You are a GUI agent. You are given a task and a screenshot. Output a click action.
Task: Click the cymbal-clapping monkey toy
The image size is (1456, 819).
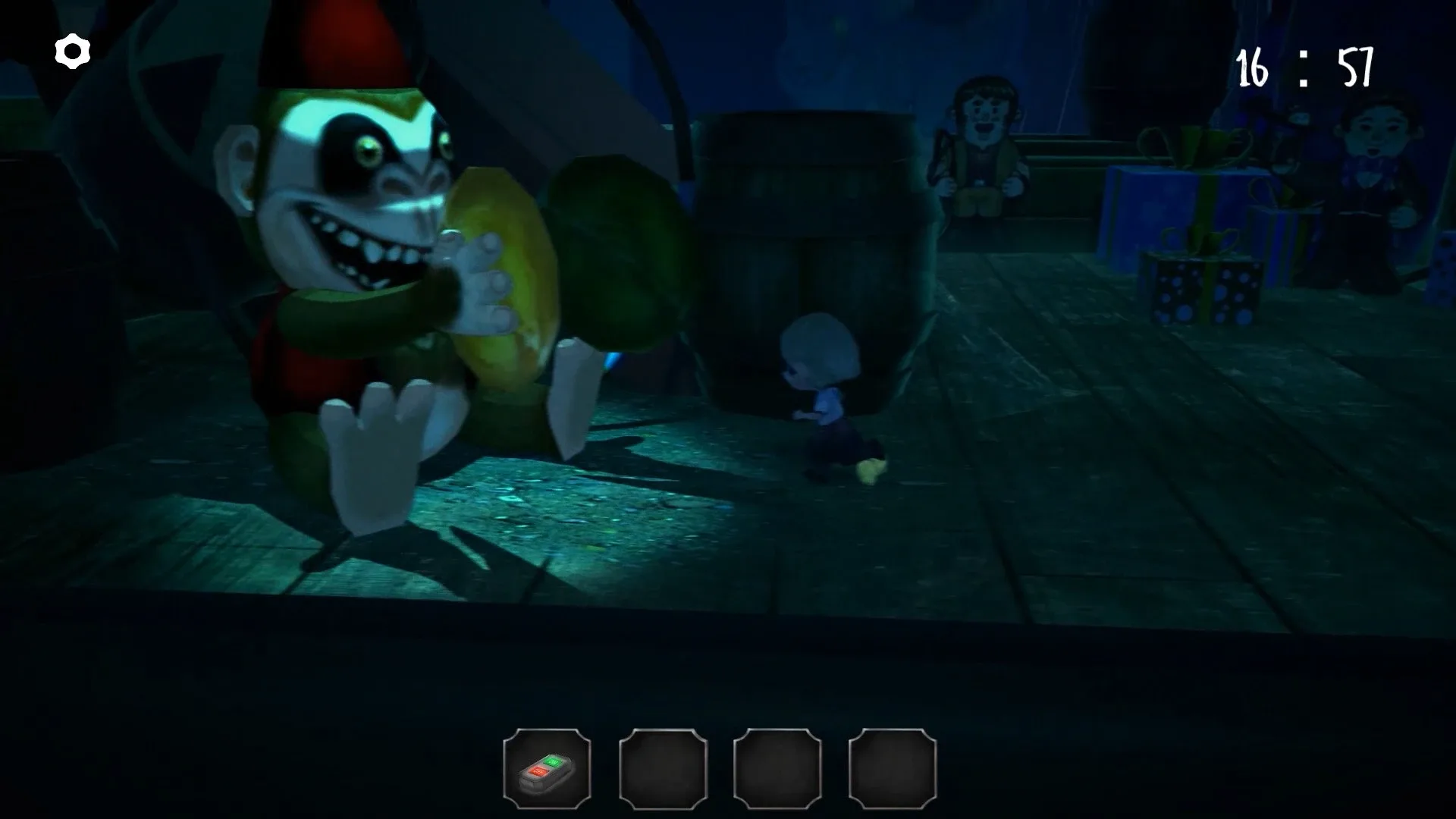356,265
